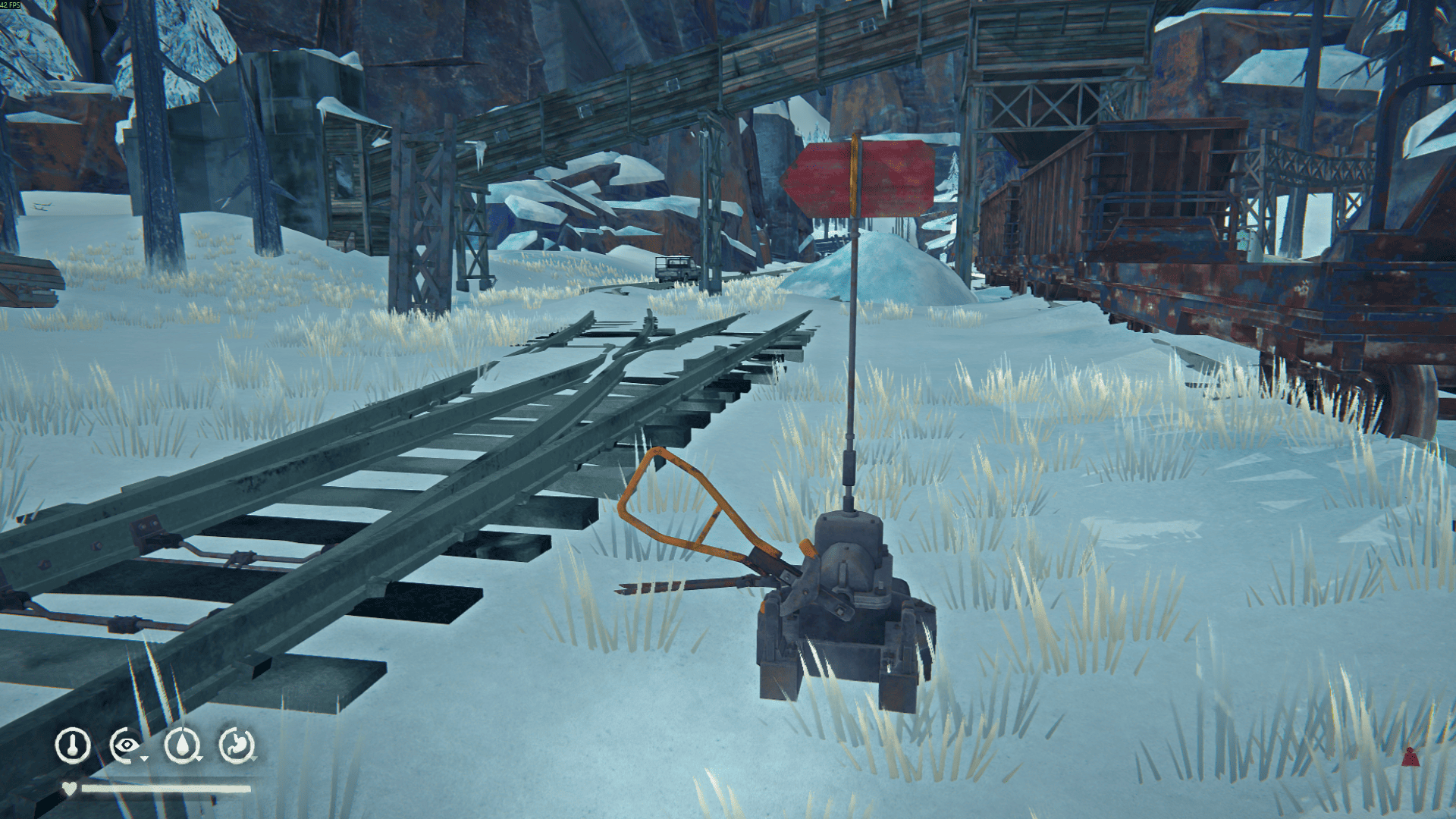Click the thermometer warmth status icon
1456x819 pixels.
click(73, 745)
